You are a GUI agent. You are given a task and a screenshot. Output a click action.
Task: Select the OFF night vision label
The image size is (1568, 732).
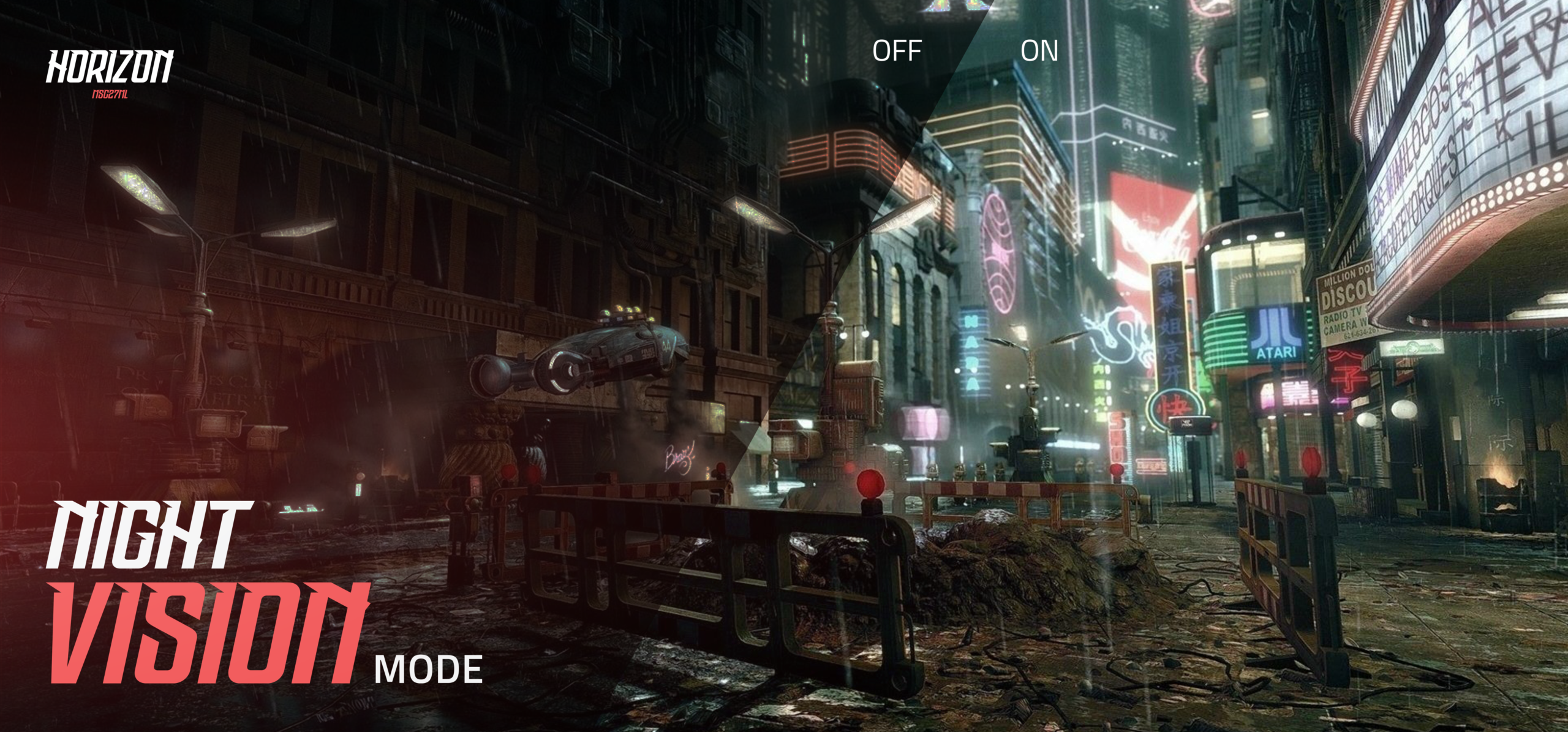coord(897,51)
